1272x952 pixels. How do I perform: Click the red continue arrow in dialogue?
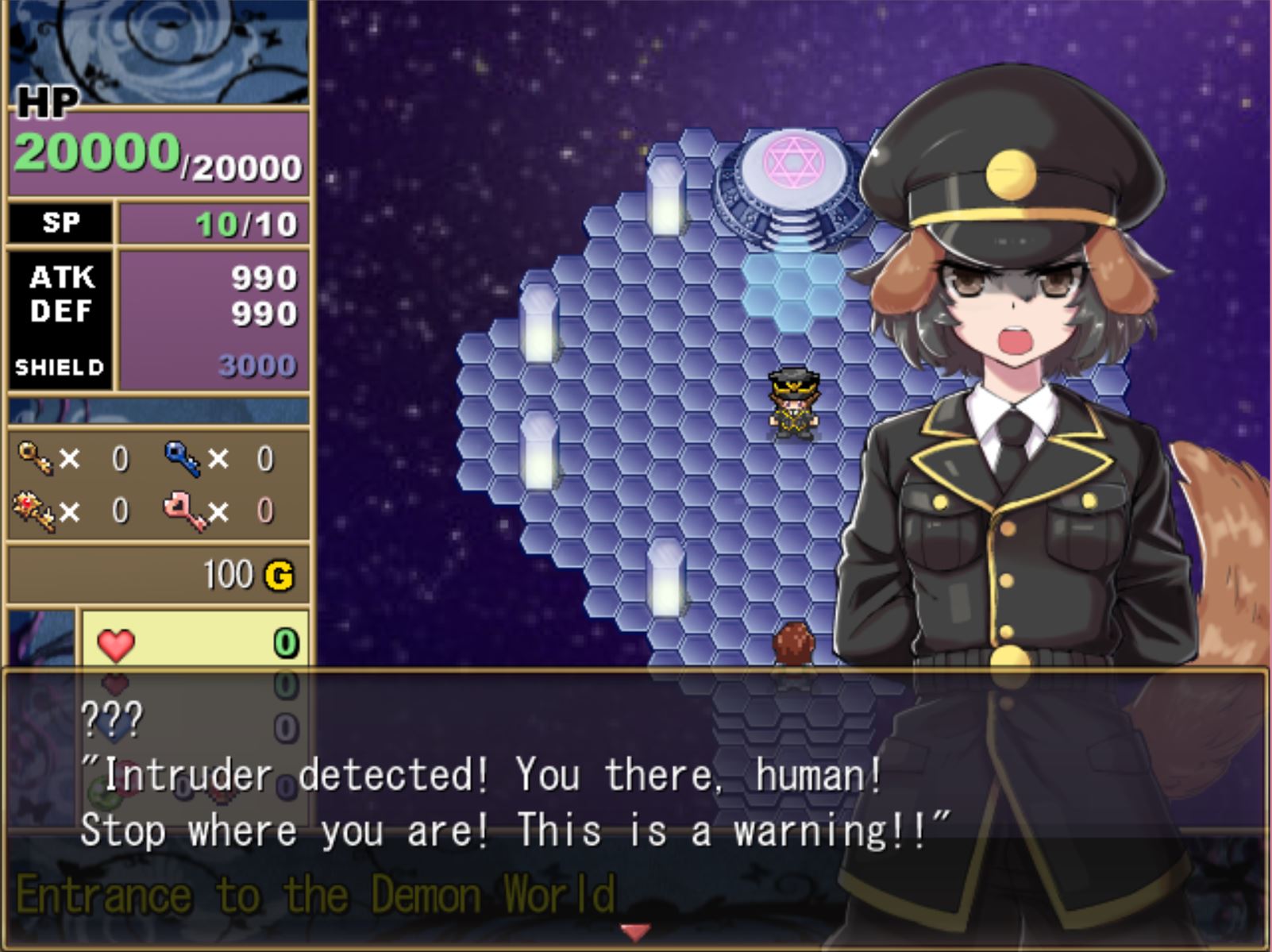[635, 931]
